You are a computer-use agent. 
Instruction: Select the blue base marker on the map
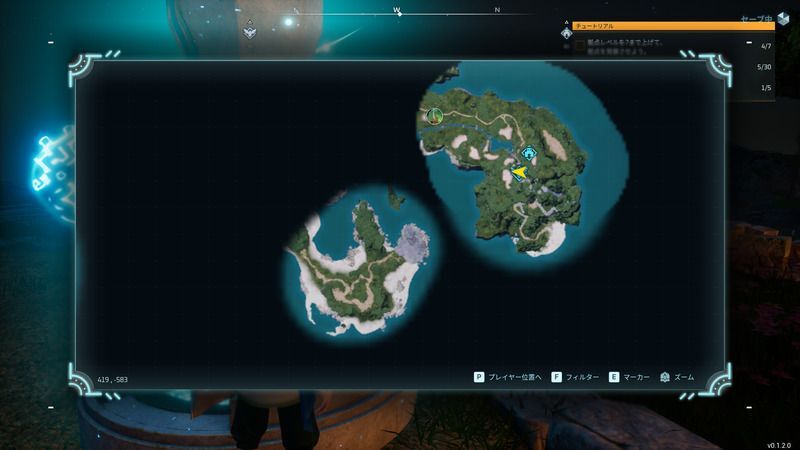pyautogui.click(x=529, y=153)
